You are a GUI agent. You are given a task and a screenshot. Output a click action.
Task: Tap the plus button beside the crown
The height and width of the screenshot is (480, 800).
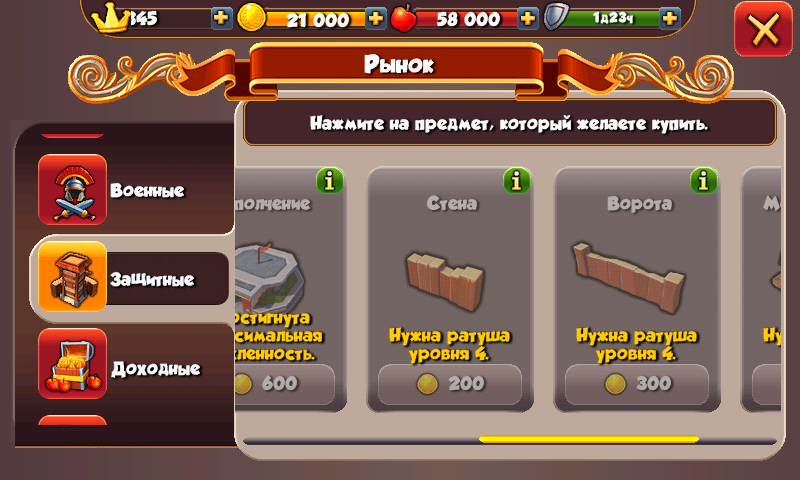pyautogui.click(x=221, y=18)
